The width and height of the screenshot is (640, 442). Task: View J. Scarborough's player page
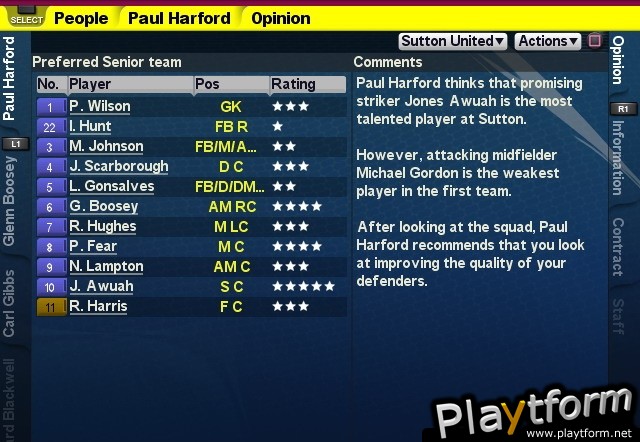click(x=118, y=166)
